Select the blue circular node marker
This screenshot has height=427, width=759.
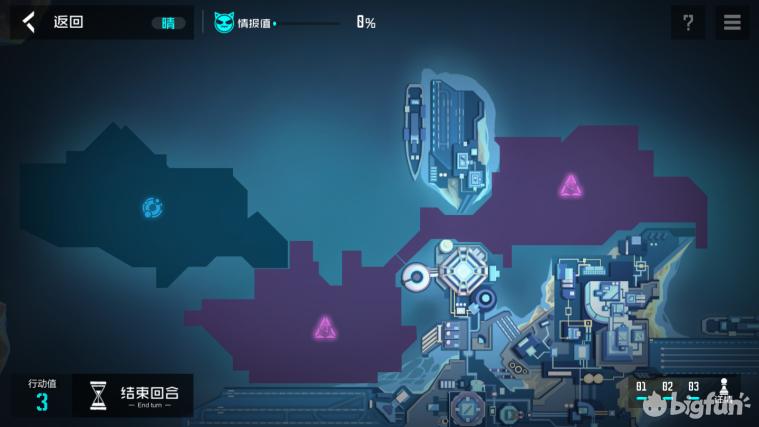pos(152,208)
